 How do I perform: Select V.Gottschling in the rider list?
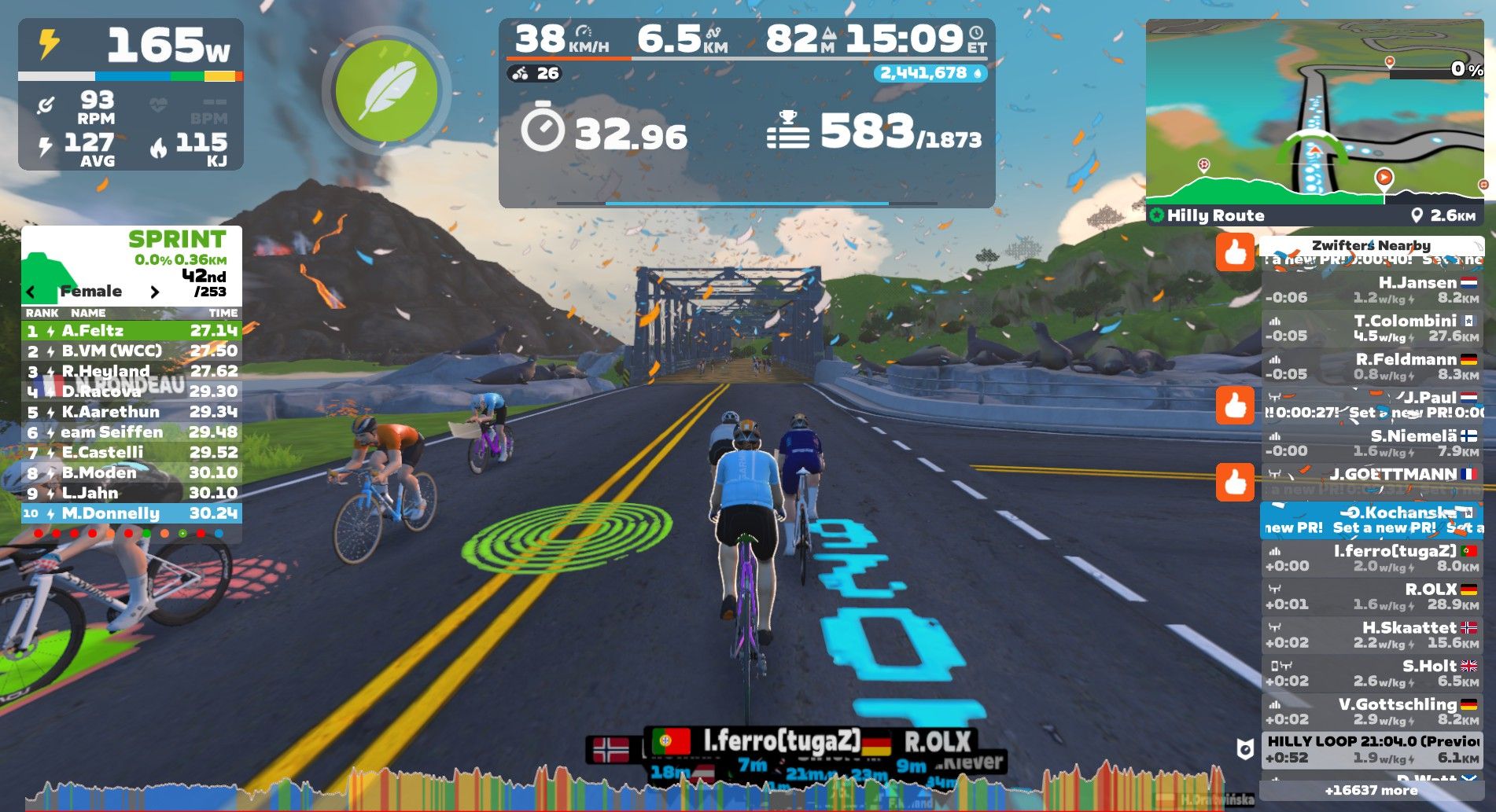click(1371, 711)
